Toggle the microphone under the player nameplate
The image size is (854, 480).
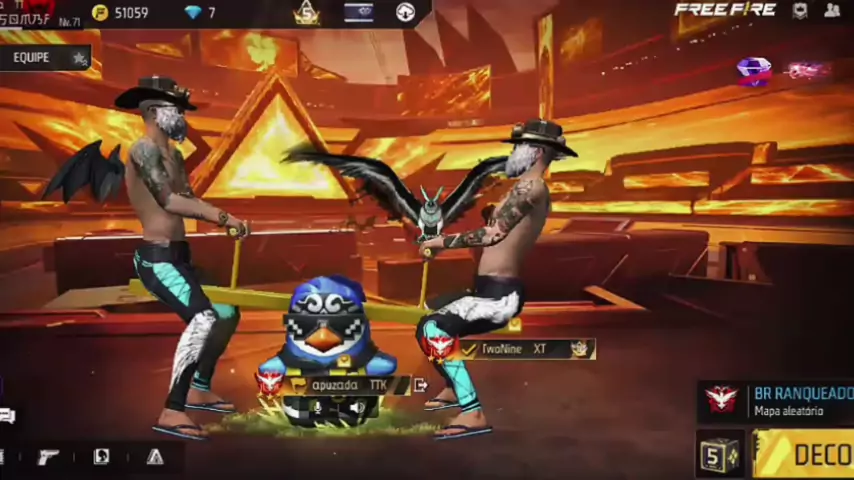coord(317,407)
